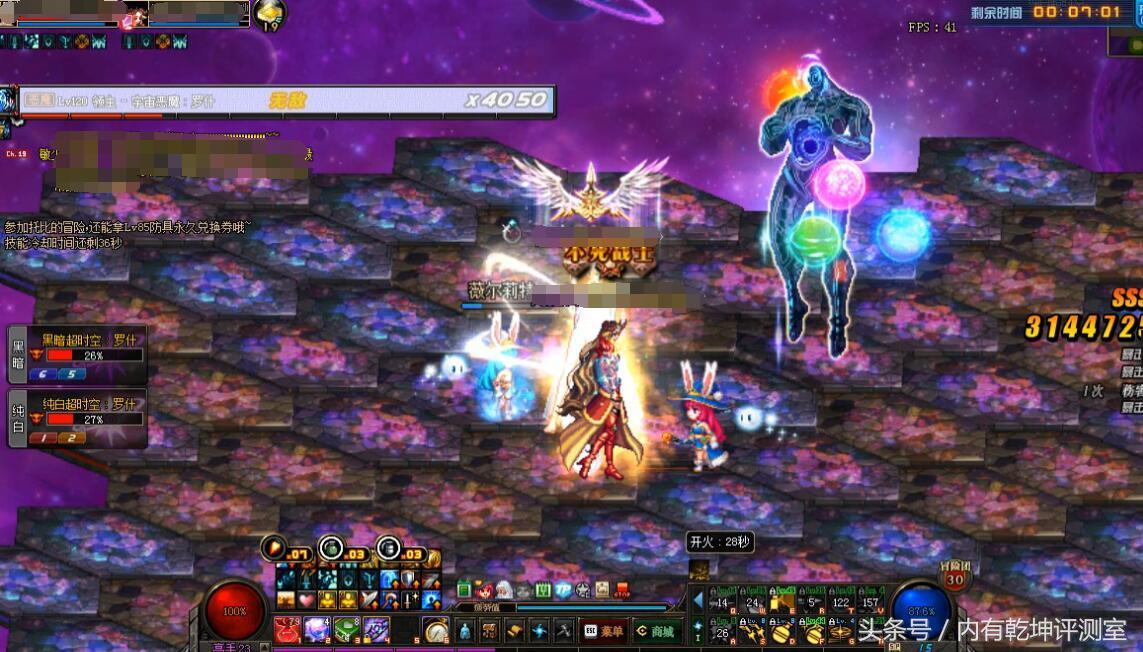Open the ESC 菜单 game menu

[x=602, y=631]
